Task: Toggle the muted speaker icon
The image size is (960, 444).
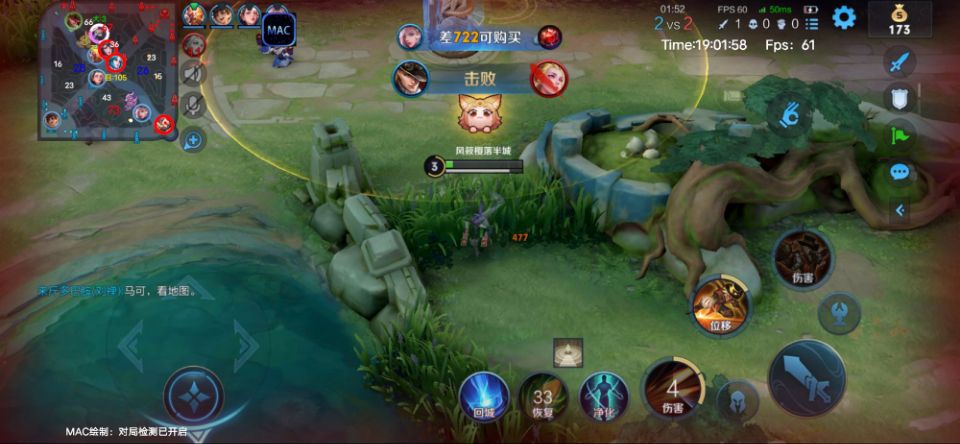Action: point(194,73)
